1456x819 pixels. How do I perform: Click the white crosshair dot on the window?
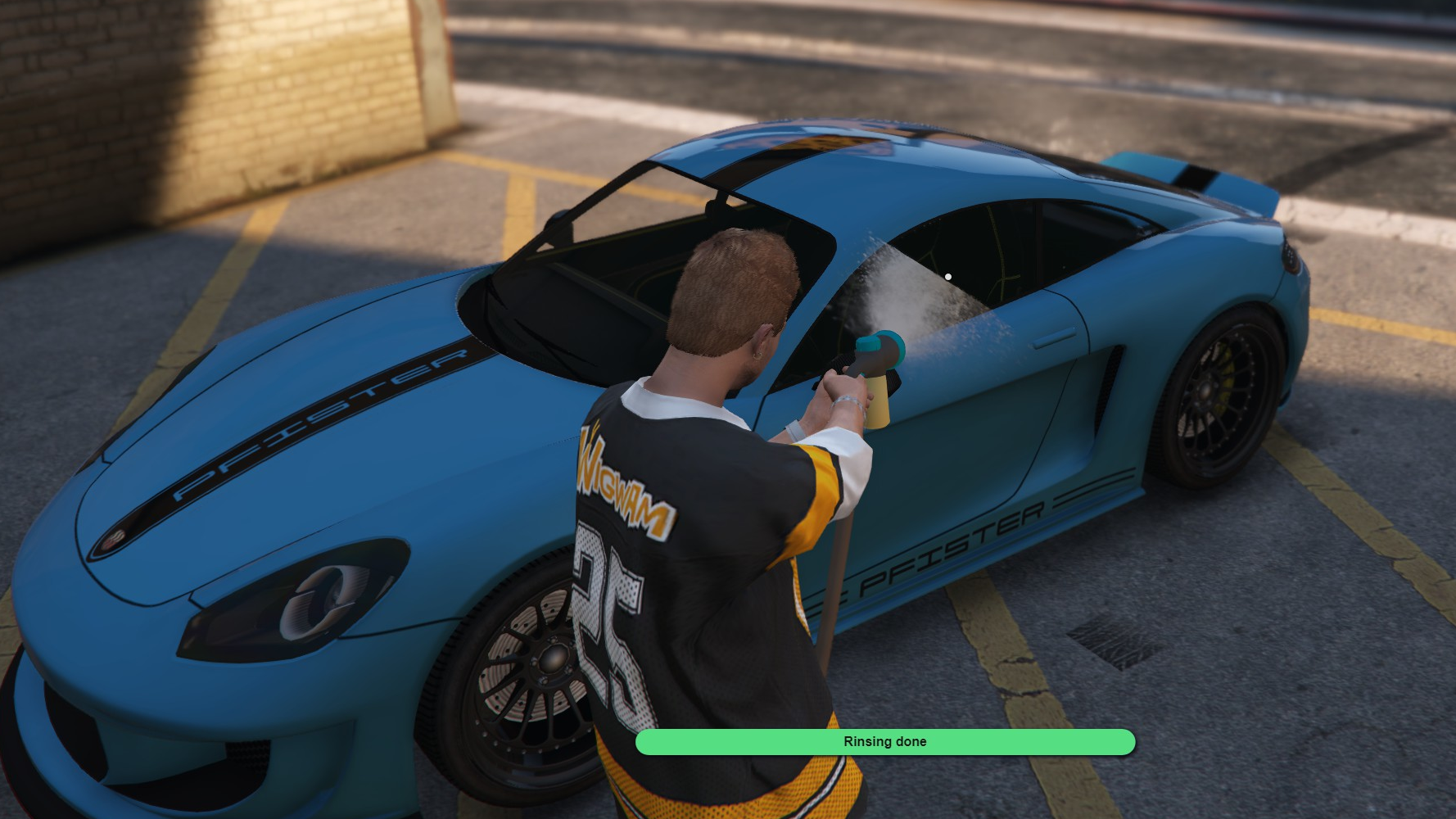(948, 278)
